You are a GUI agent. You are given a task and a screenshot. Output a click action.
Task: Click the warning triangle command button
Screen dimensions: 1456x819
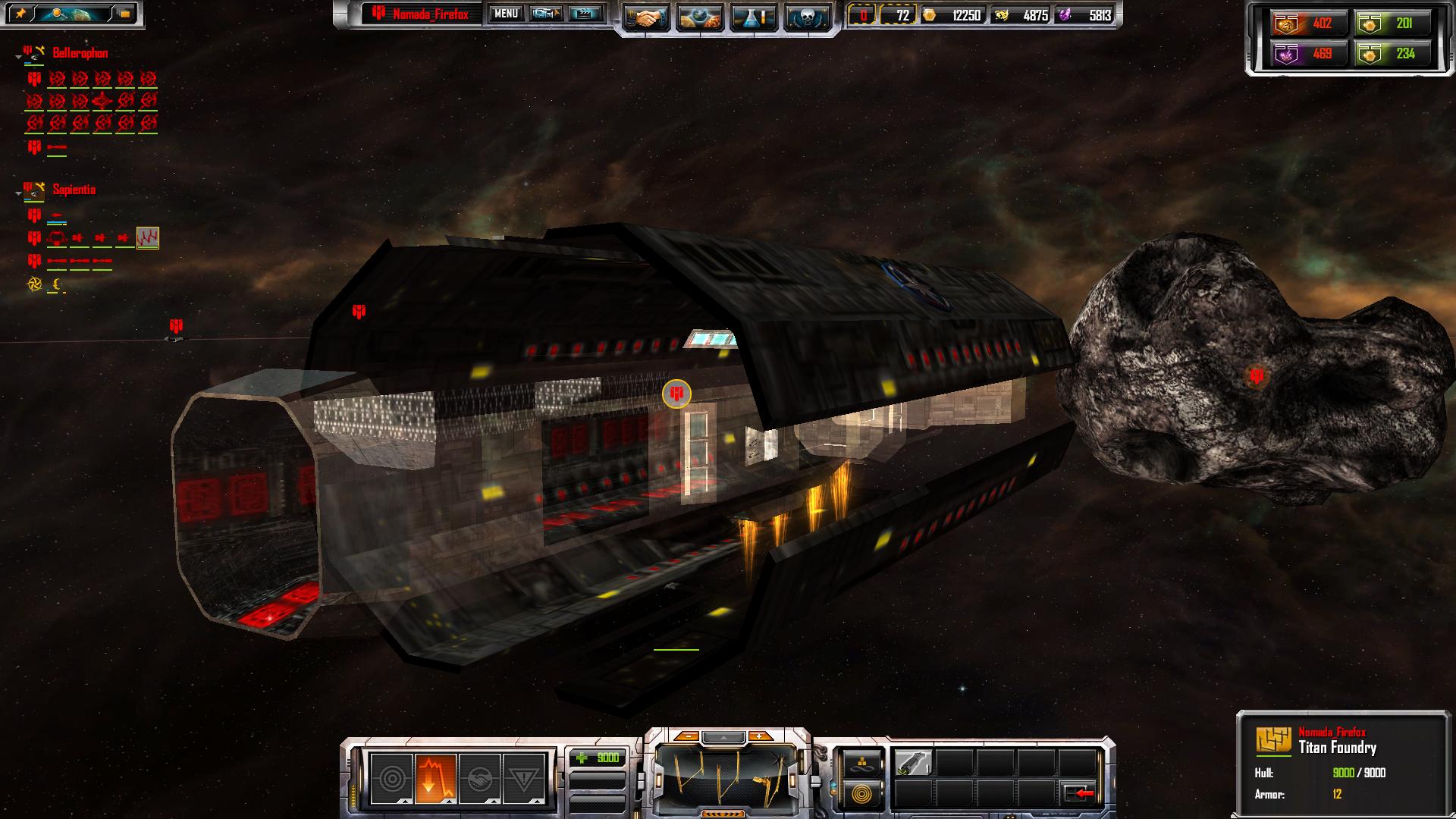pos(523,779)
